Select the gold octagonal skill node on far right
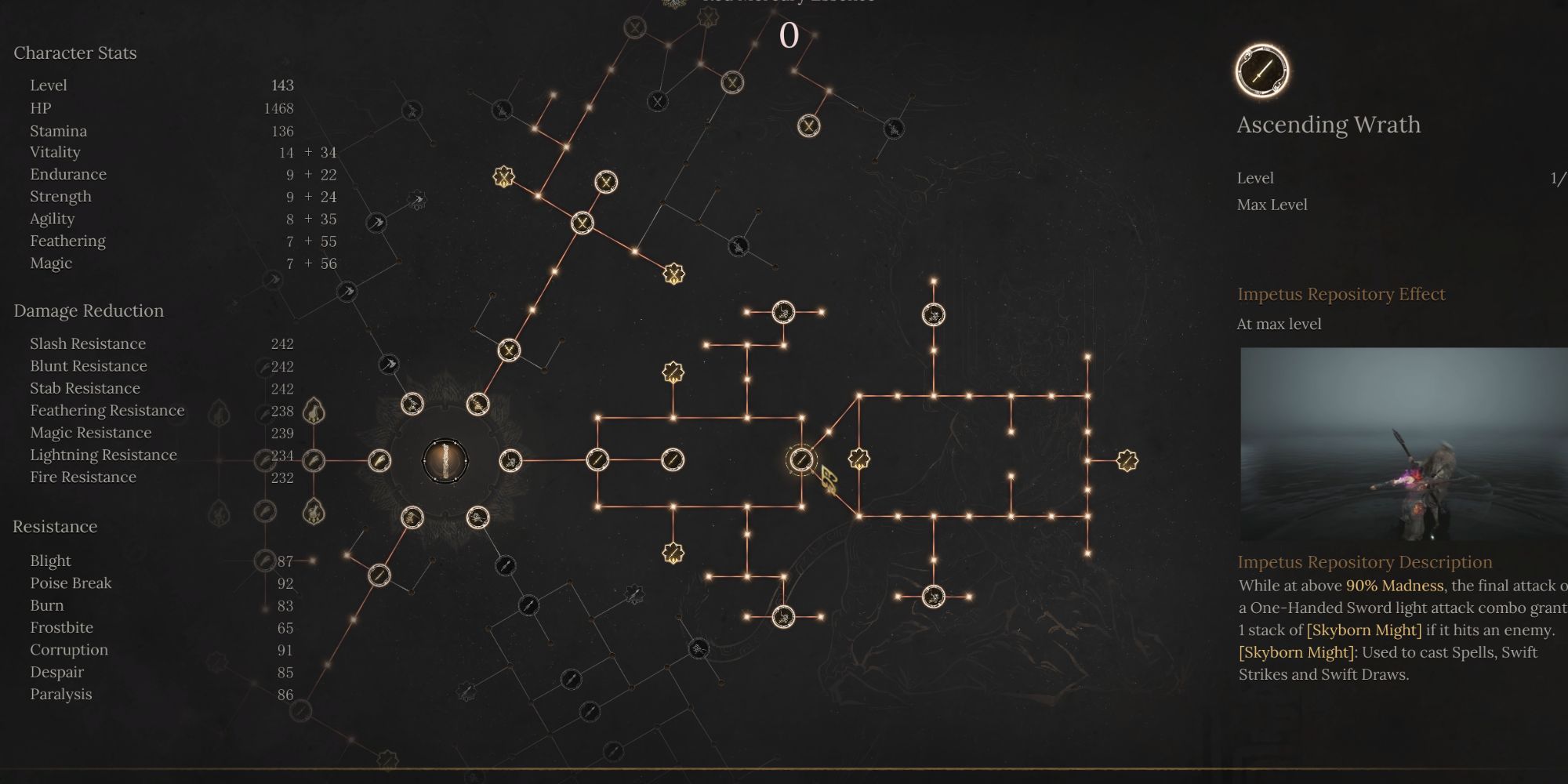Screen dimensions: 1568x784 point(1127,461)
